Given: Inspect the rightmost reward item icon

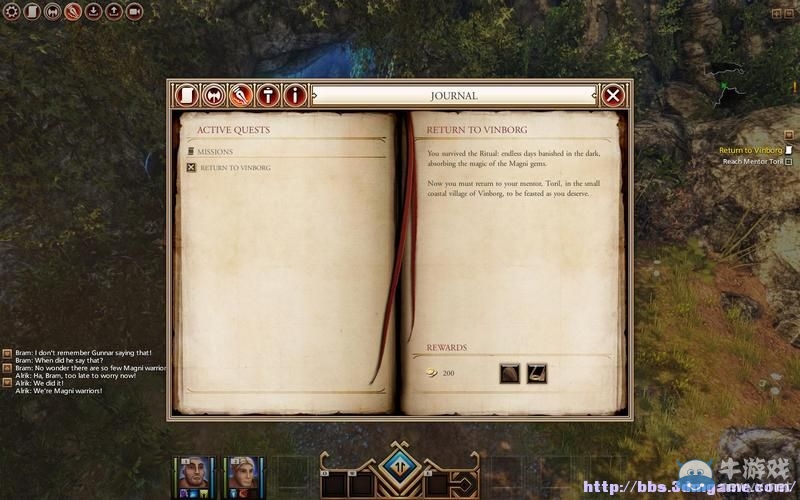Looking at the screenshot, I should coord(537,373).
